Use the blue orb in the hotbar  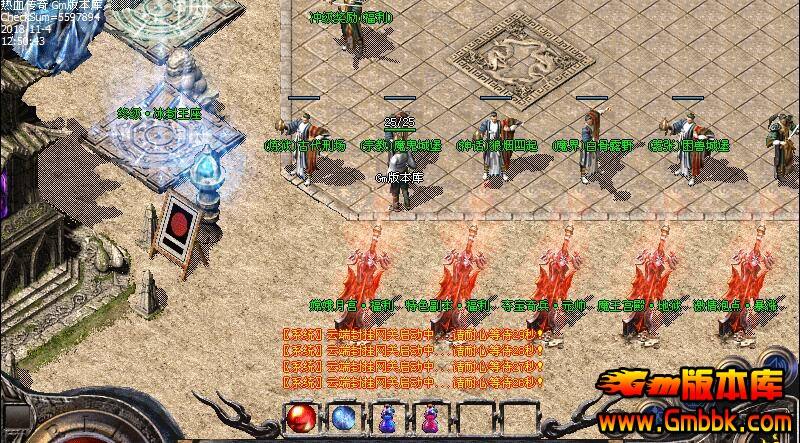coord(342,418)
